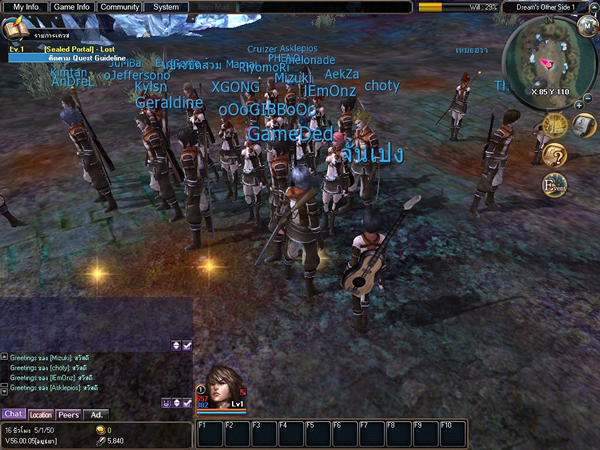The width and height of the screenshot is (600, 450).
Task: Switch to the Chat tab
Action: pos(13,414)
